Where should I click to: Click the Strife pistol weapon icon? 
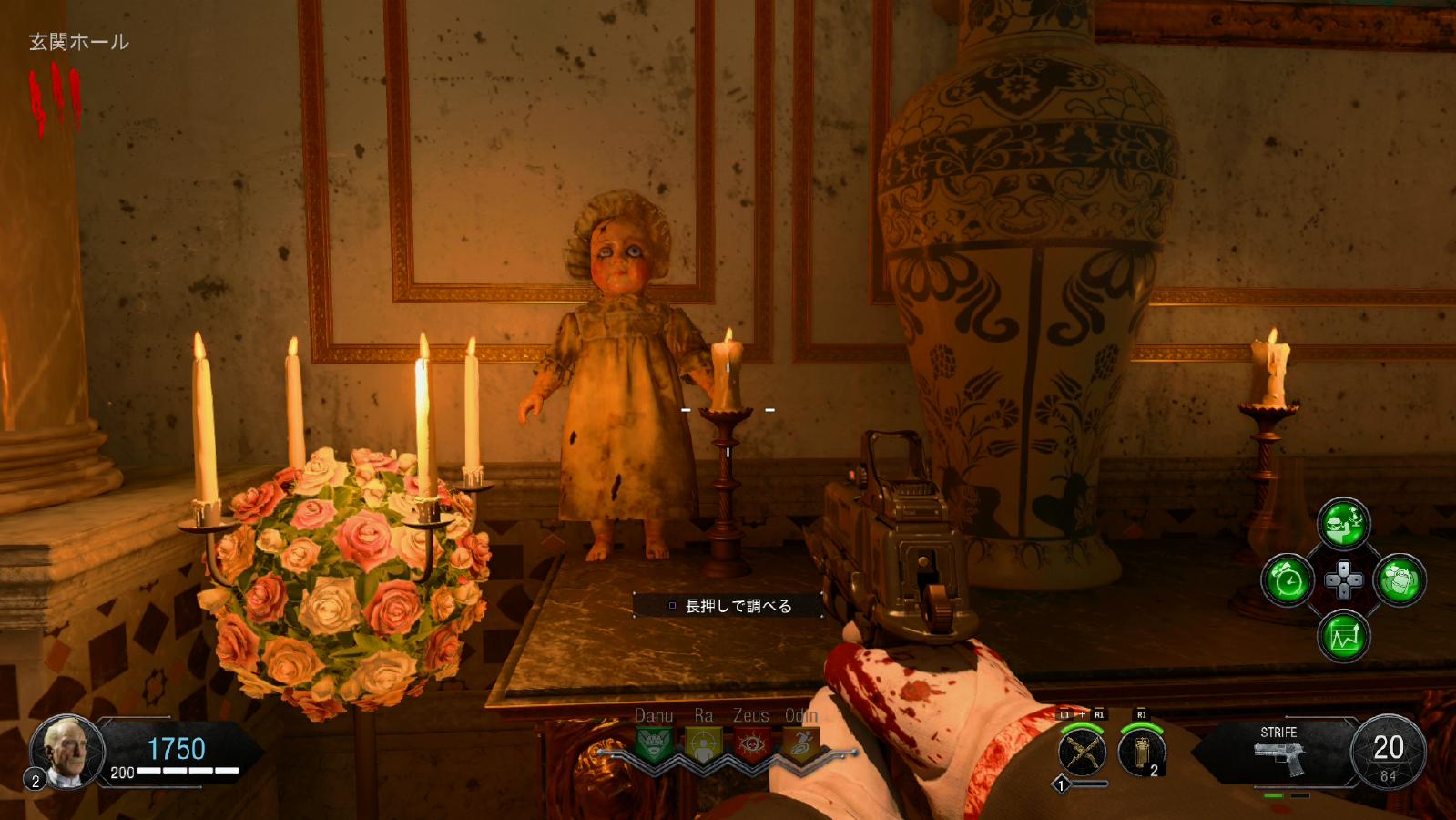(1278, 756)
